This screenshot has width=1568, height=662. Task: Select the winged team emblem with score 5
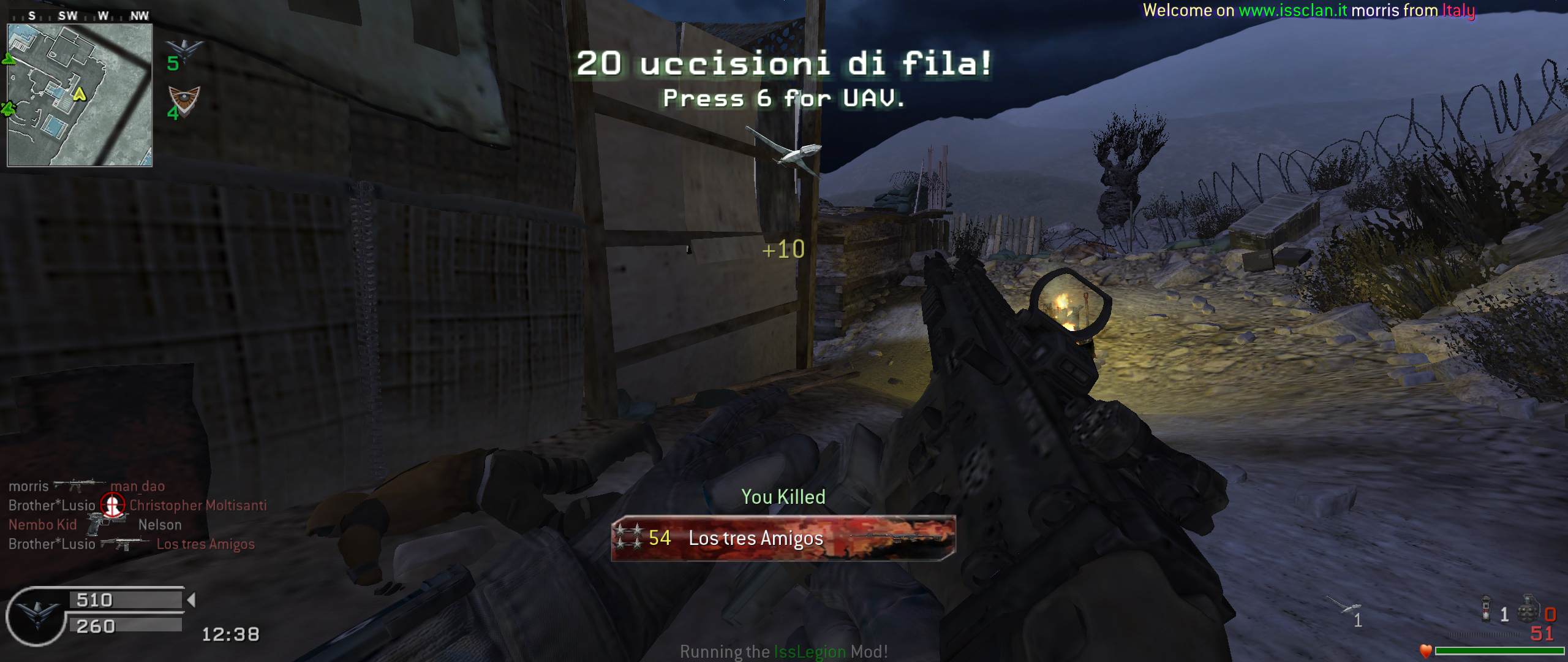pos(184,49)
